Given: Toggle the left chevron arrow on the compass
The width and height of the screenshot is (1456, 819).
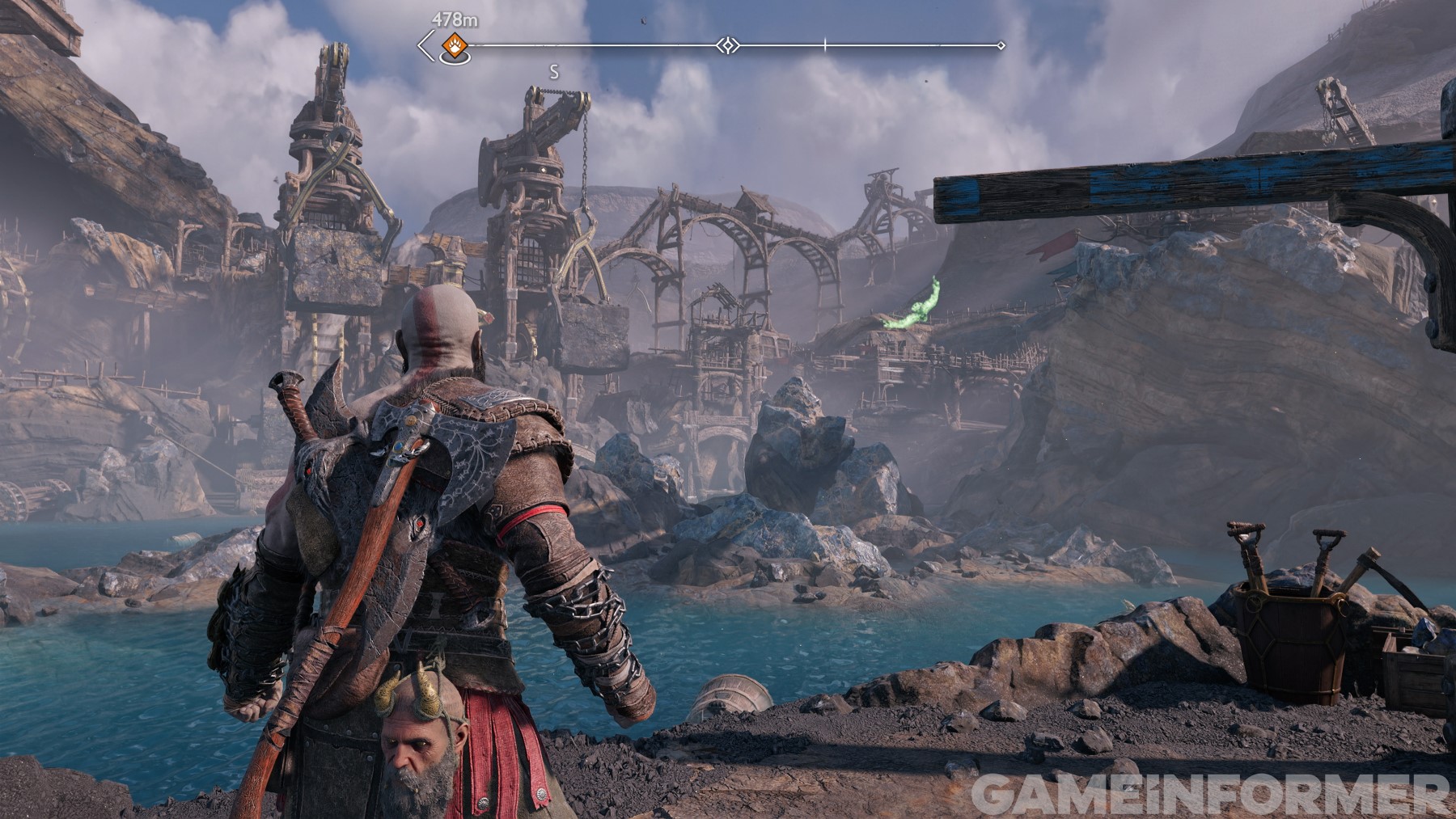Looking at the screenshot, I should (422, 46).
